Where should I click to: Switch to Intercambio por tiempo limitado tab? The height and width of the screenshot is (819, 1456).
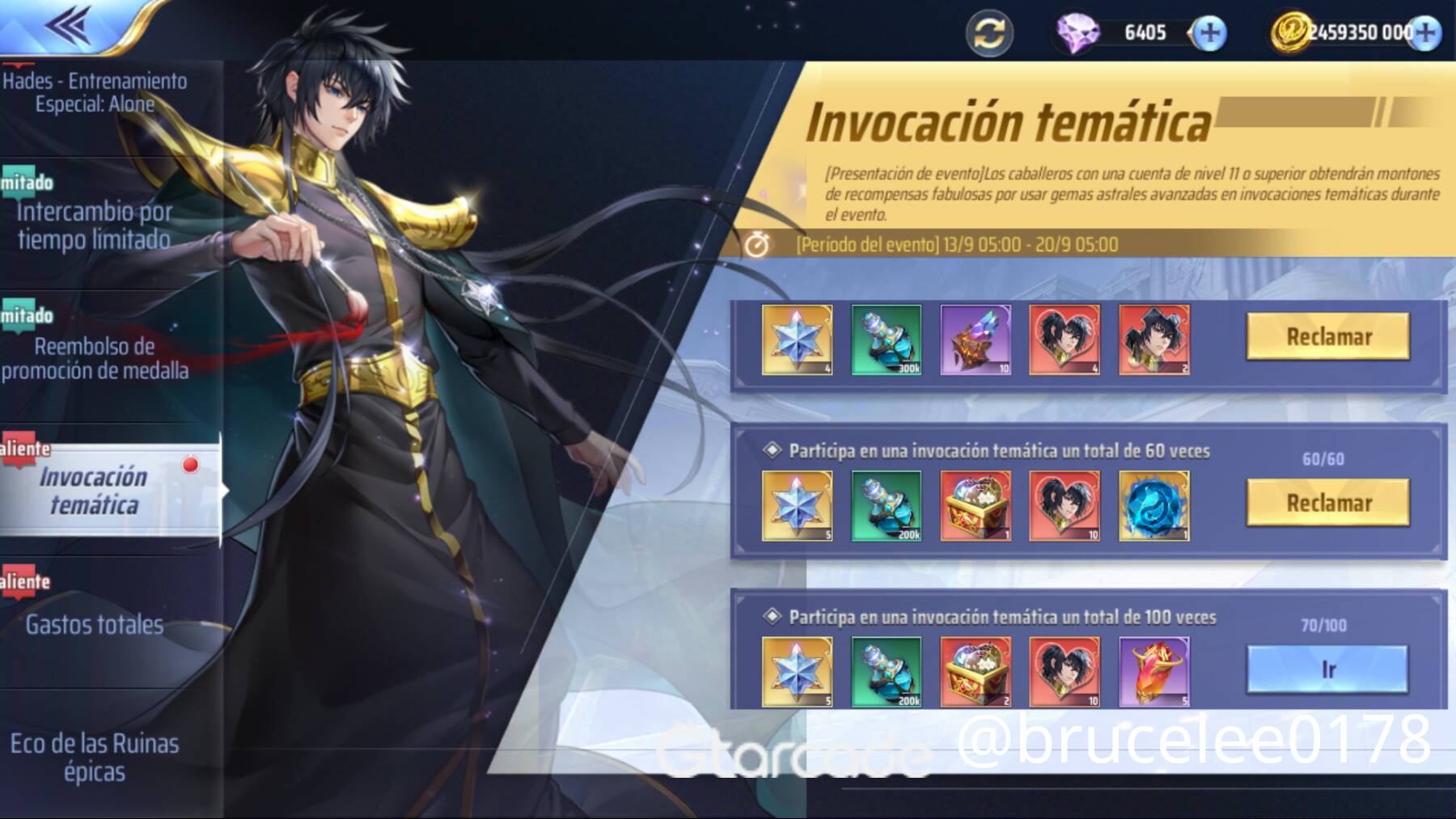(95, 225)
